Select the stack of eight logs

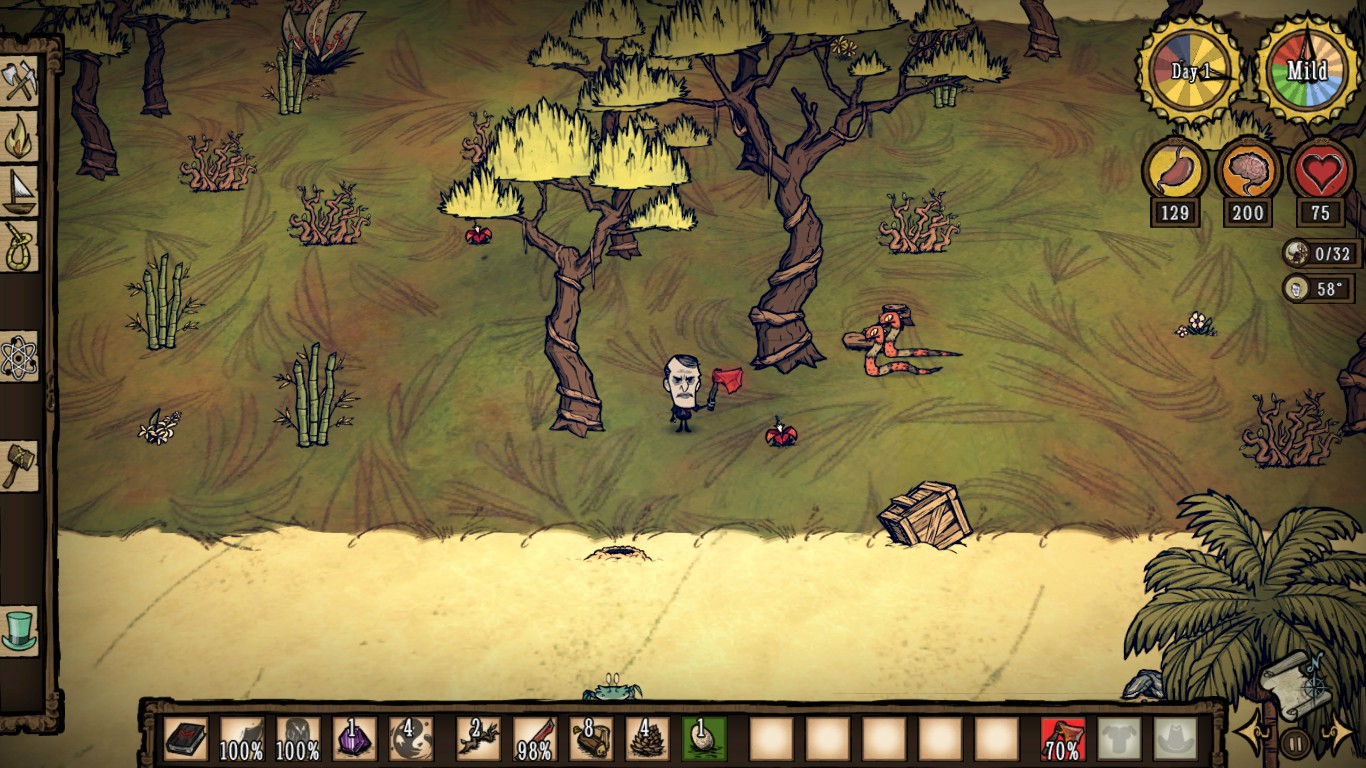(x=591, y=739)
